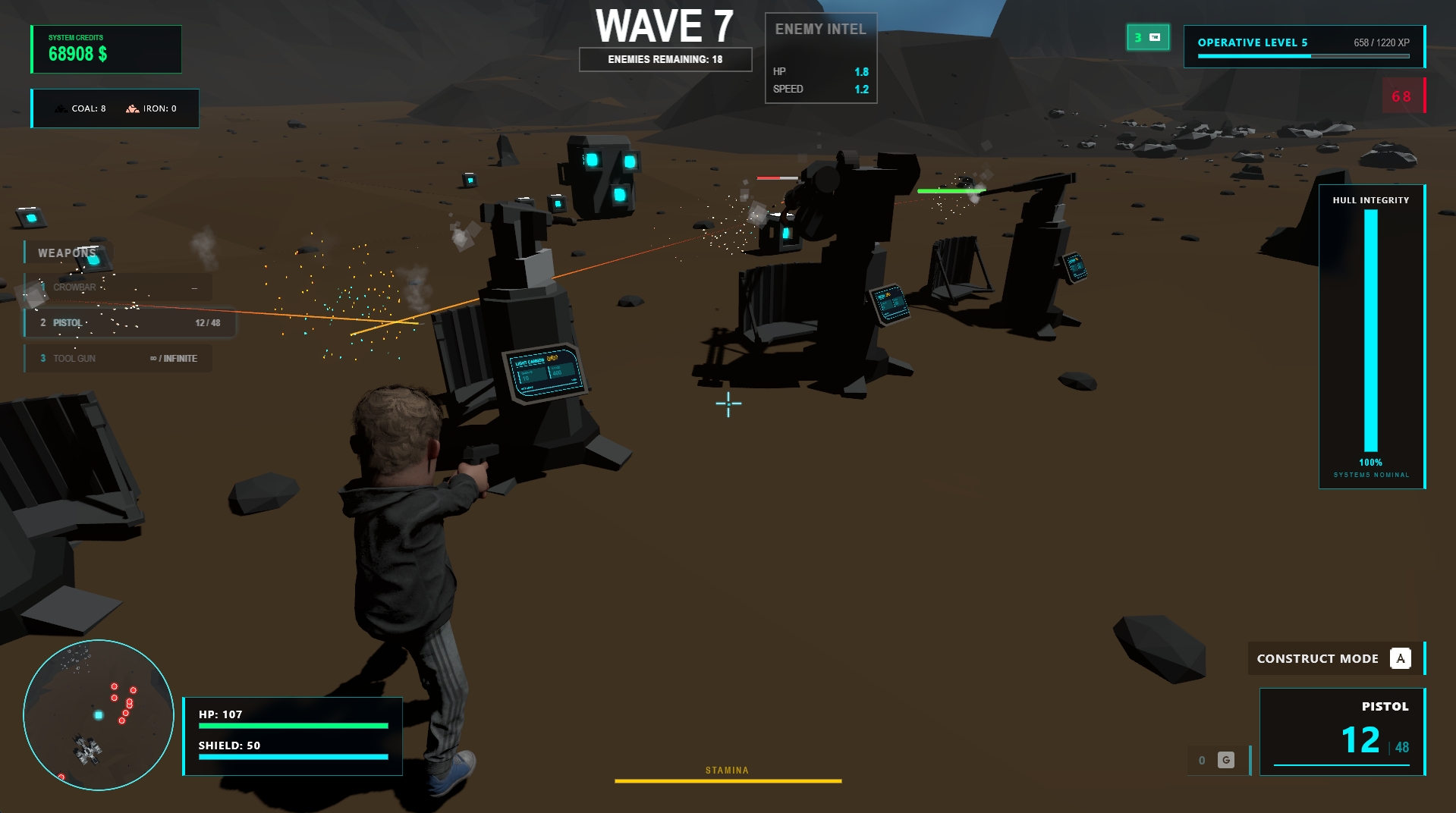Viewport: 1456px width, 813px height.
Task: Open the Enemy Intel panel
Action: click(x=820, y=58)
